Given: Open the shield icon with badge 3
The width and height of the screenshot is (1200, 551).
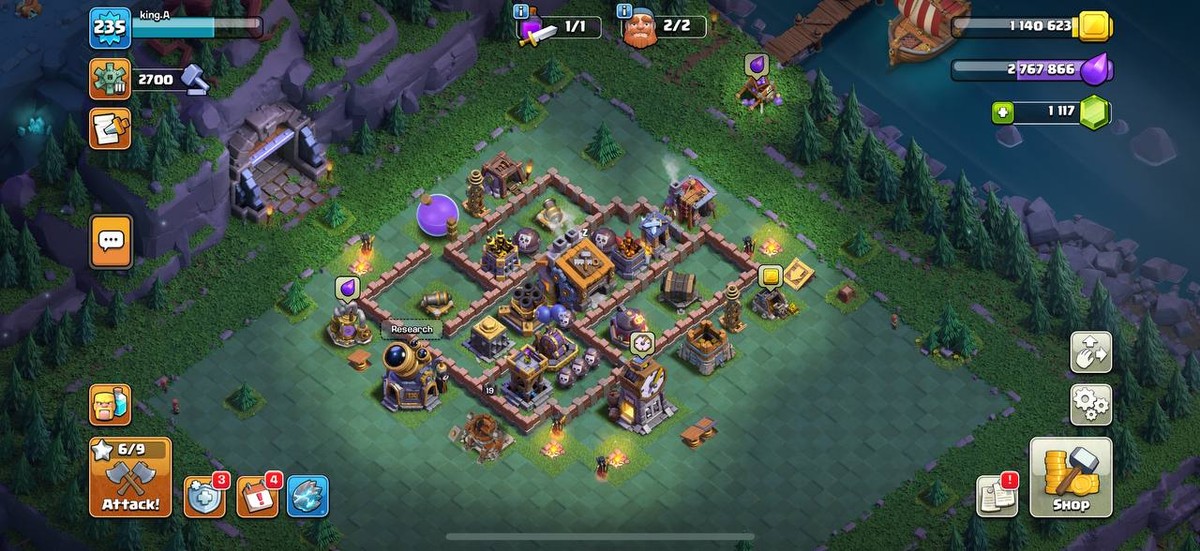Looking at the screenshot, I should pos(204,496).
